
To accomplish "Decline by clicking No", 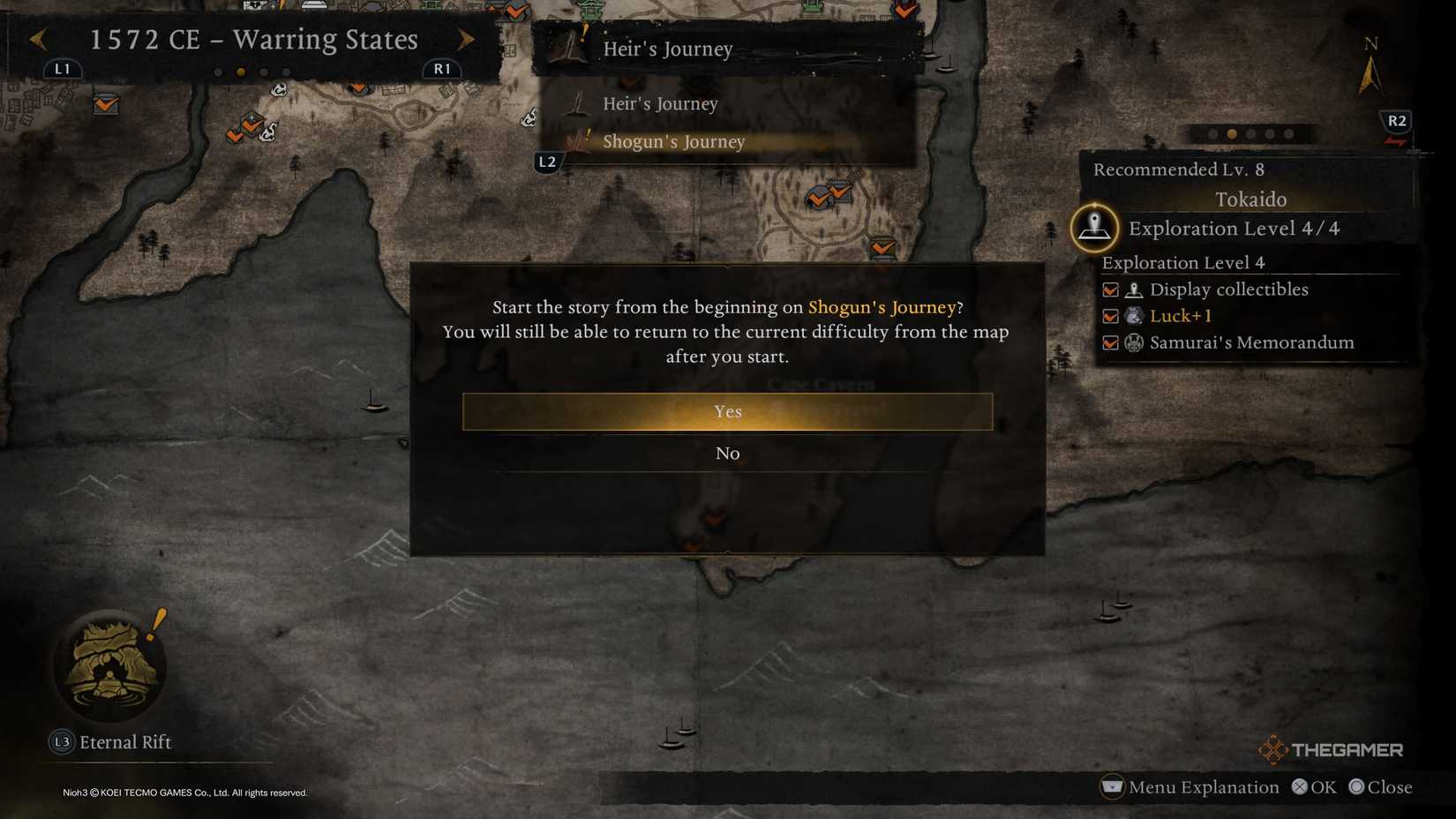I will tap(727, 453).
